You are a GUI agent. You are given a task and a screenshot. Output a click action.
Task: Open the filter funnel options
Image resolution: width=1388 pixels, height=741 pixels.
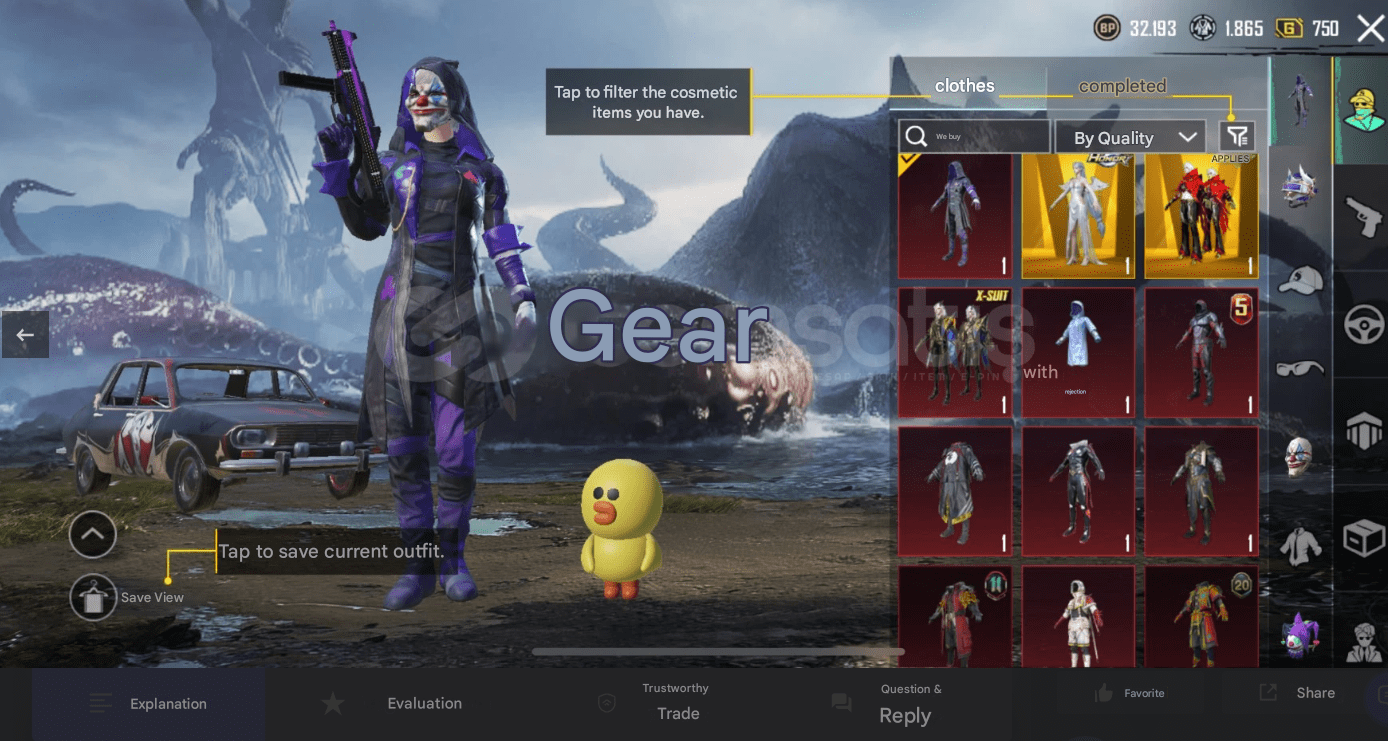click(x=1234, y=137)
